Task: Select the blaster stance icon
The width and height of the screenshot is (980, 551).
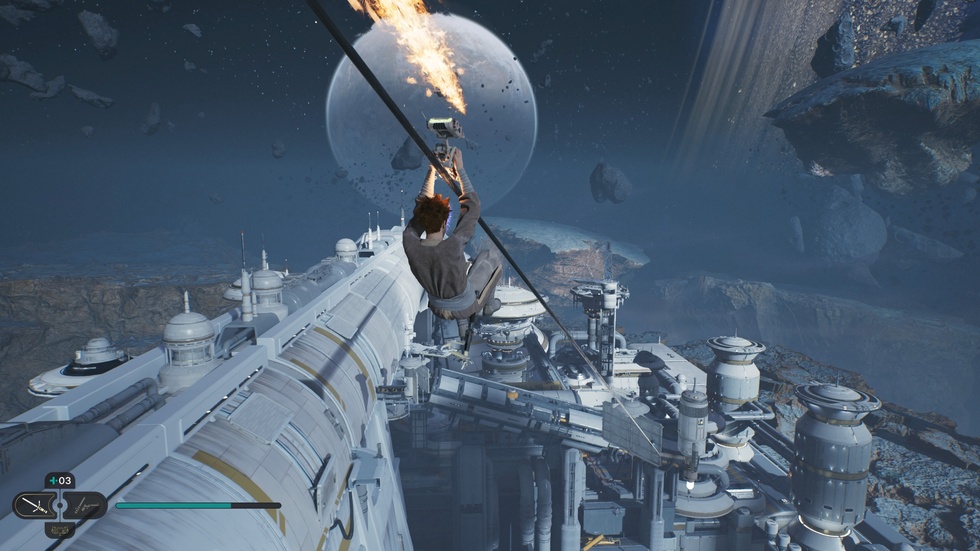Action: point(84,505)
